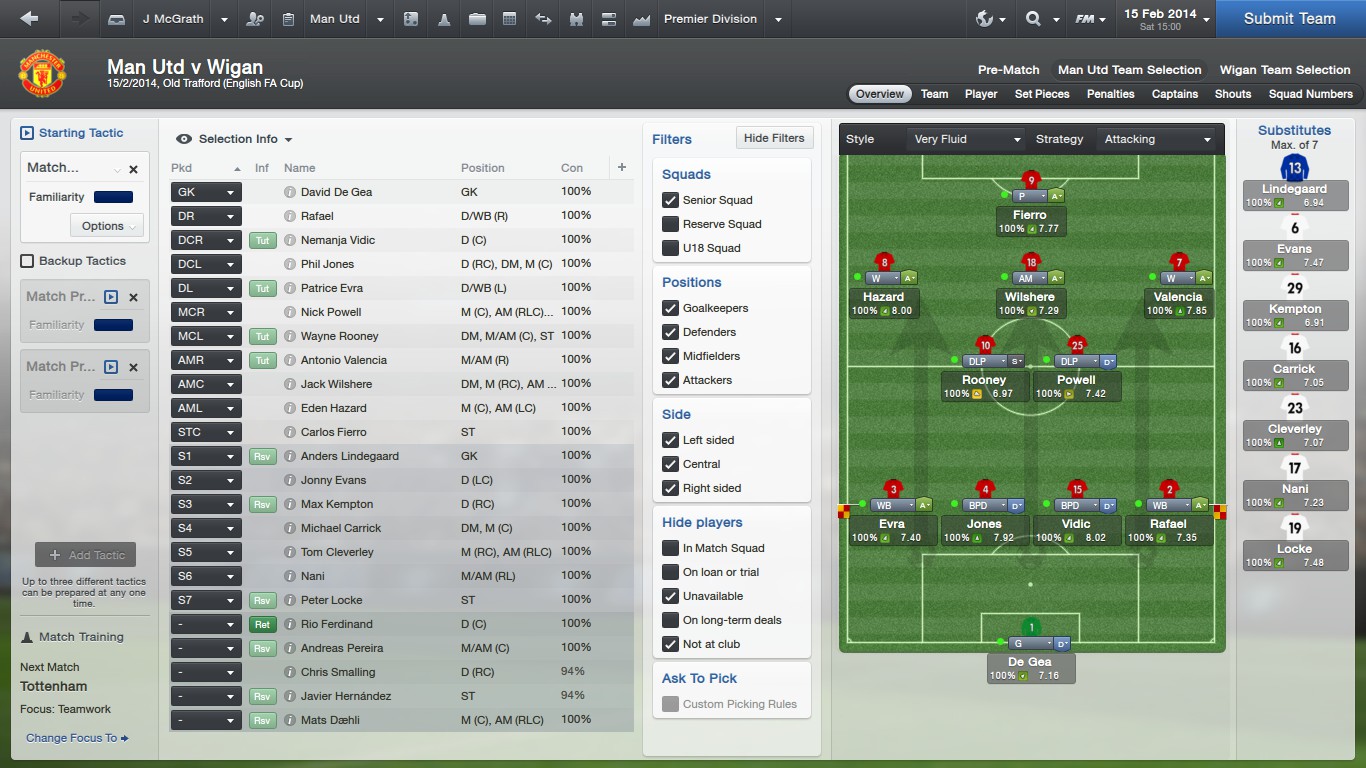Select Wayne Rooney in the player list
Image resolution: width=1366 pixels, height=768 pixels.
[x=339, y=336]
